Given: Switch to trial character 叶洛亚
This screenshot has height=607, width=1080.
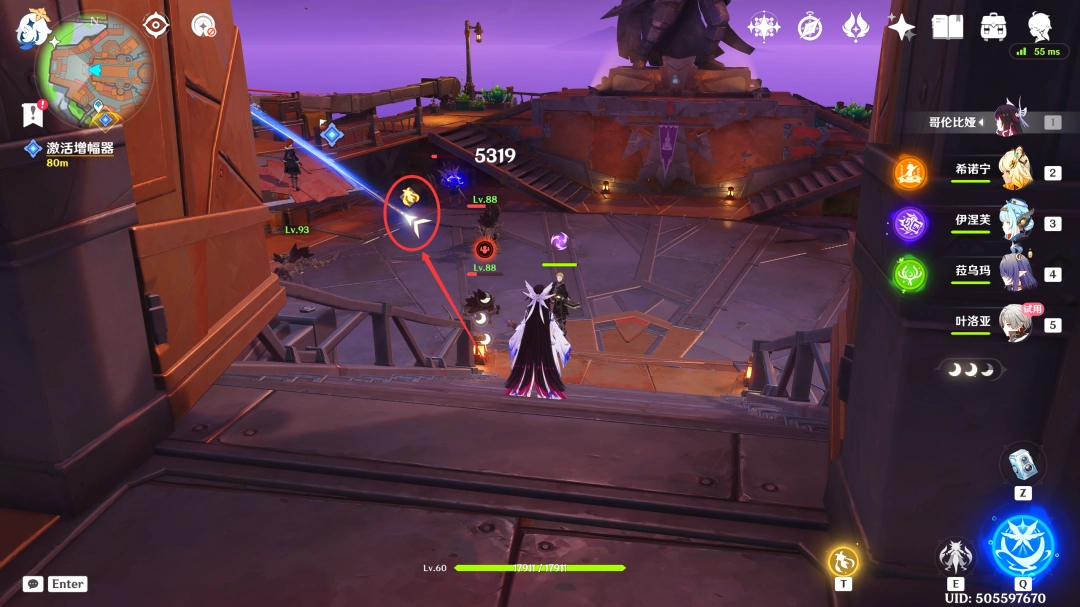Looking at the screenshot, I should (1014, 323).
